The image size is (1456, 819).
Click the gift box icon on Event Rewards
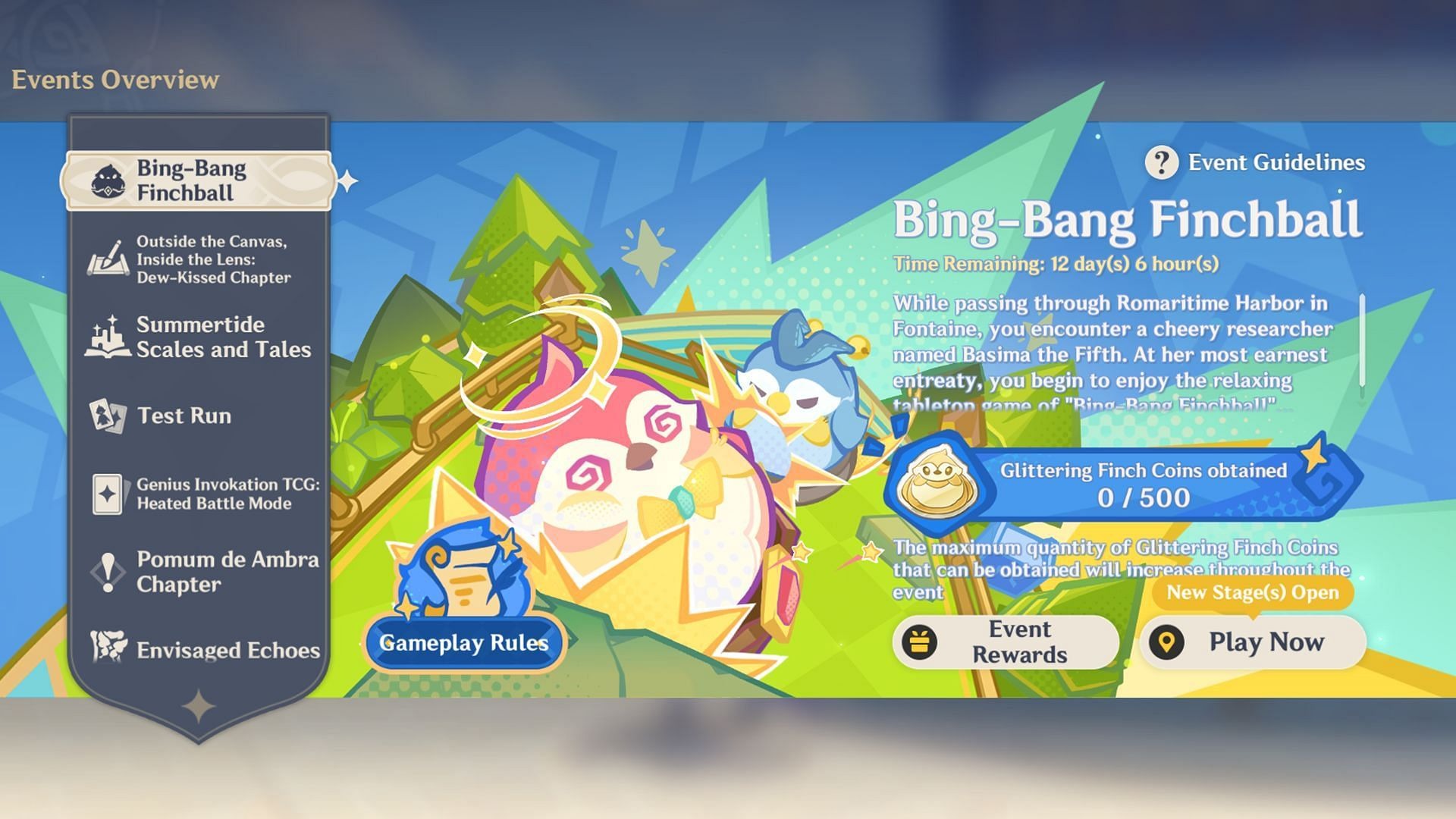point(921,642)
